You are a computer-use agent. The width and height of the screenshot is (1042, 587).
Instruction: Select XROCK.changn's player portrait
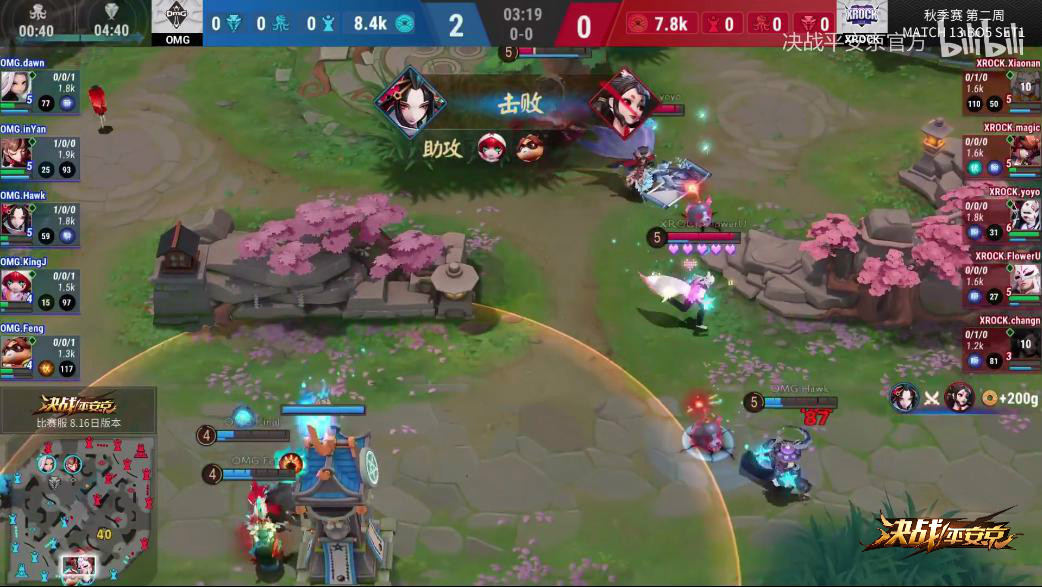click(1026, 345)
